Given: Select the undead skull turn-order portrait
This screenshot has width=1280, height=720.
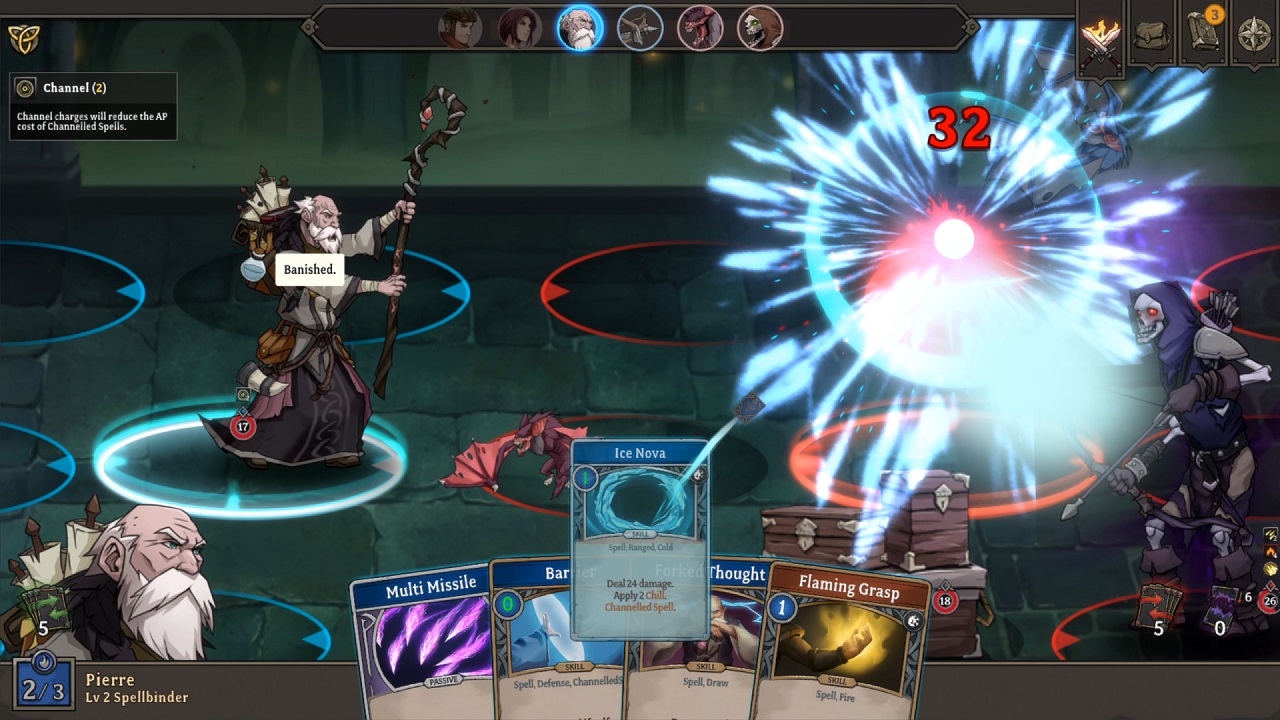Looking at the screenshot, I should click(x=760, y=28).
